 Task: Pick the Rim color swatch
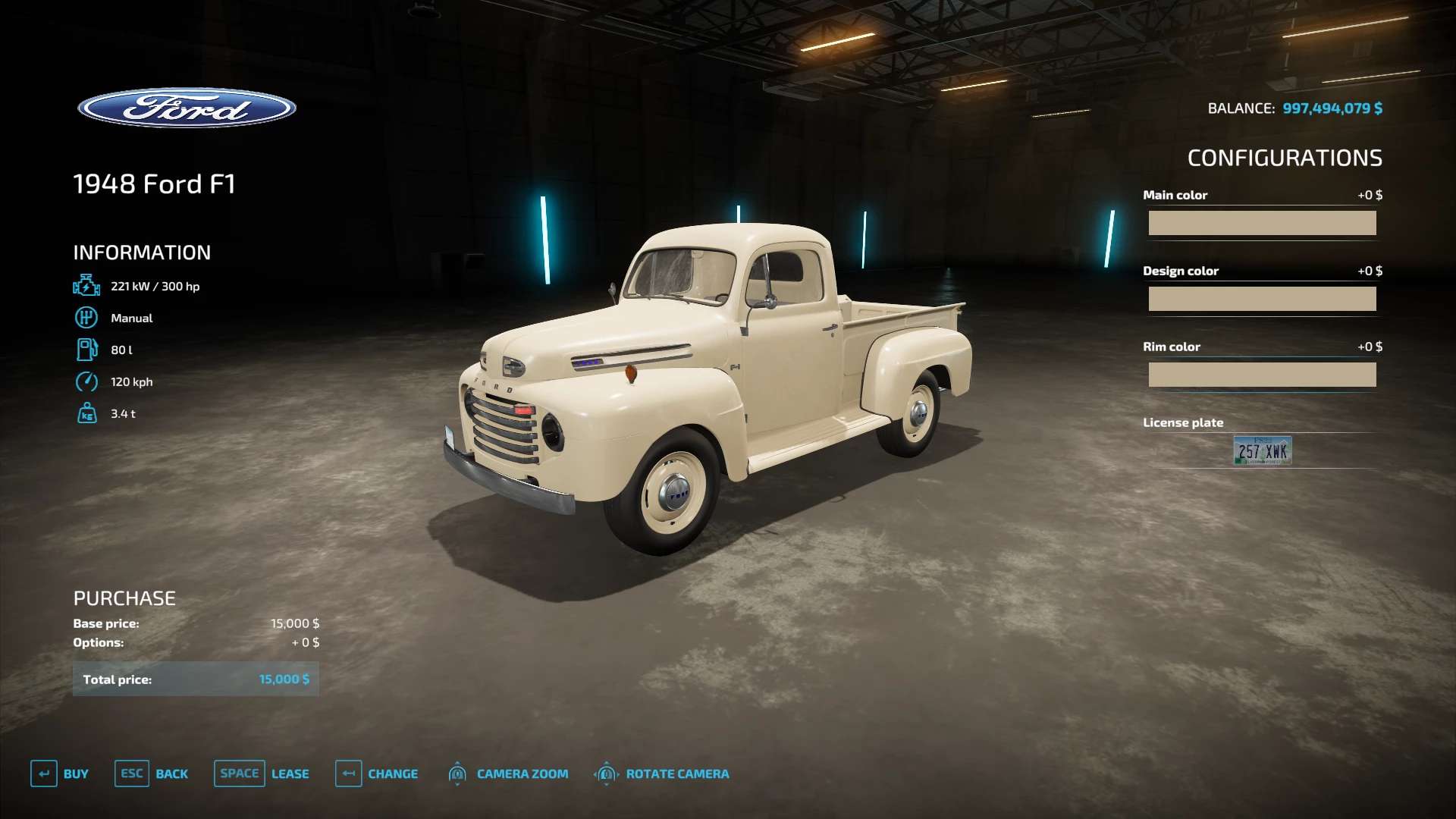(x=1262, y=375)
